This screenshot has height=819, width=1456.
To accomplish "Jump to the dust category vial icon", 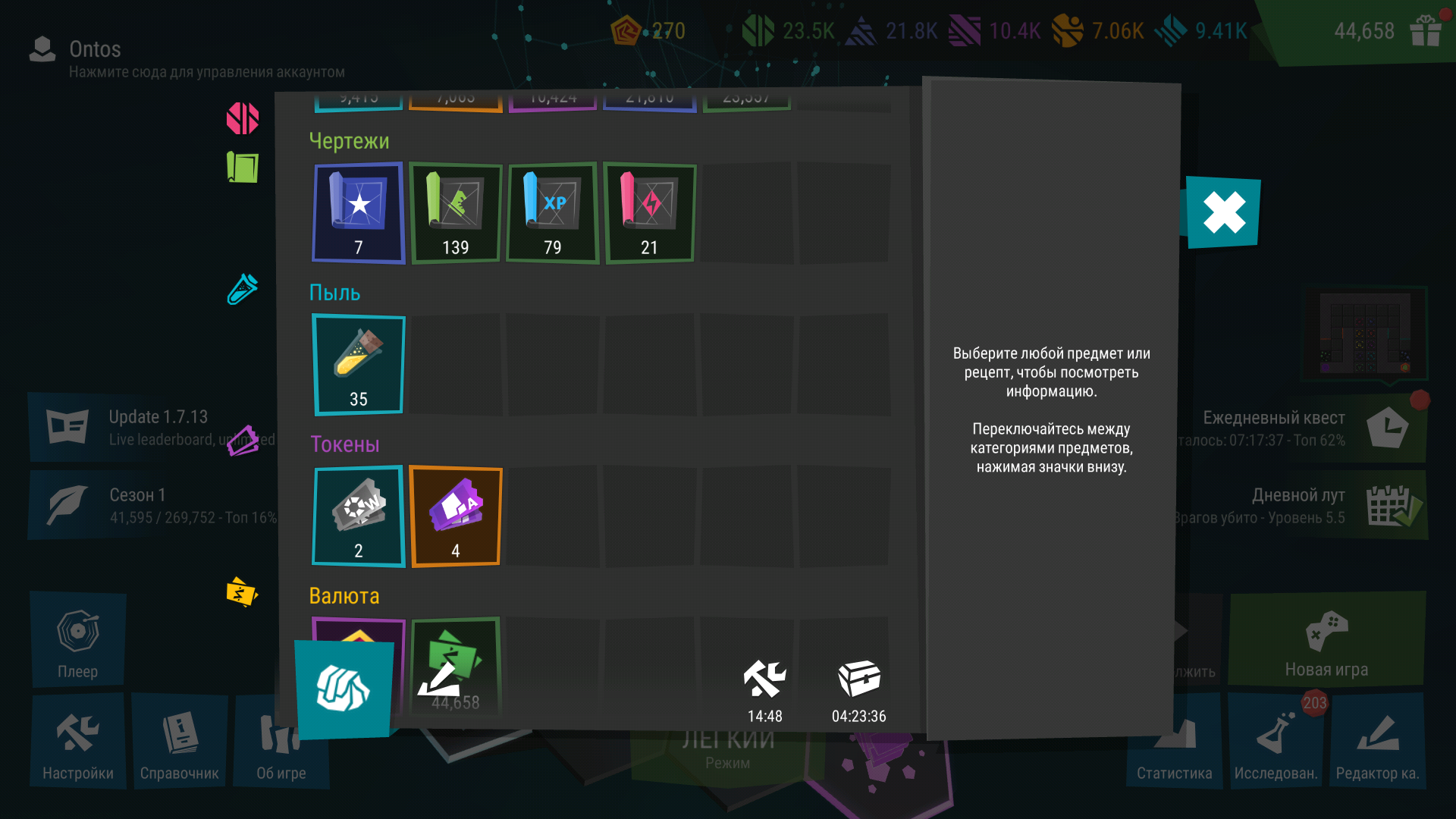I will (x=243, y=289).
